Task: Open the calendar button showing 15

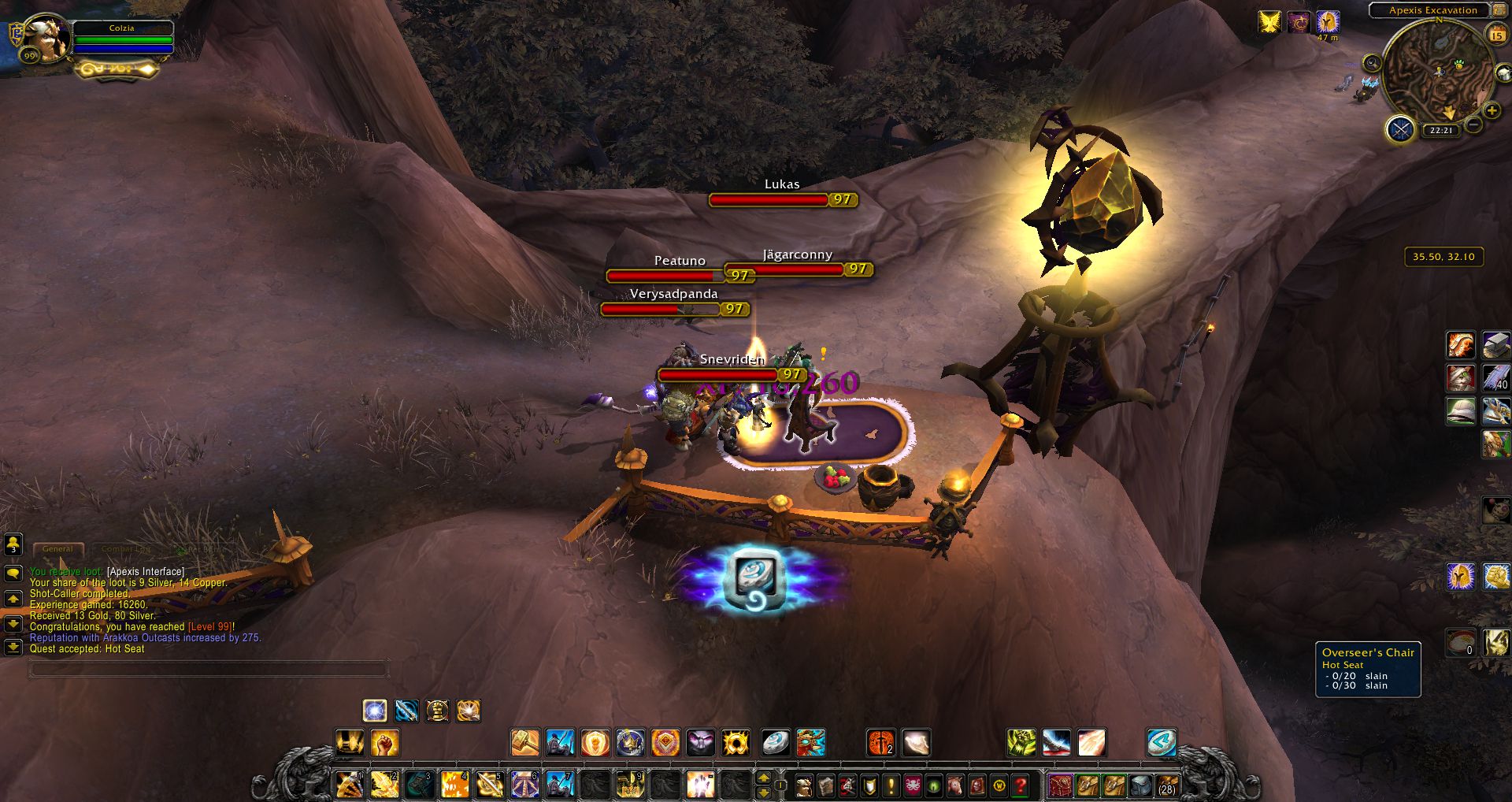Action: tap(1496, 35)
